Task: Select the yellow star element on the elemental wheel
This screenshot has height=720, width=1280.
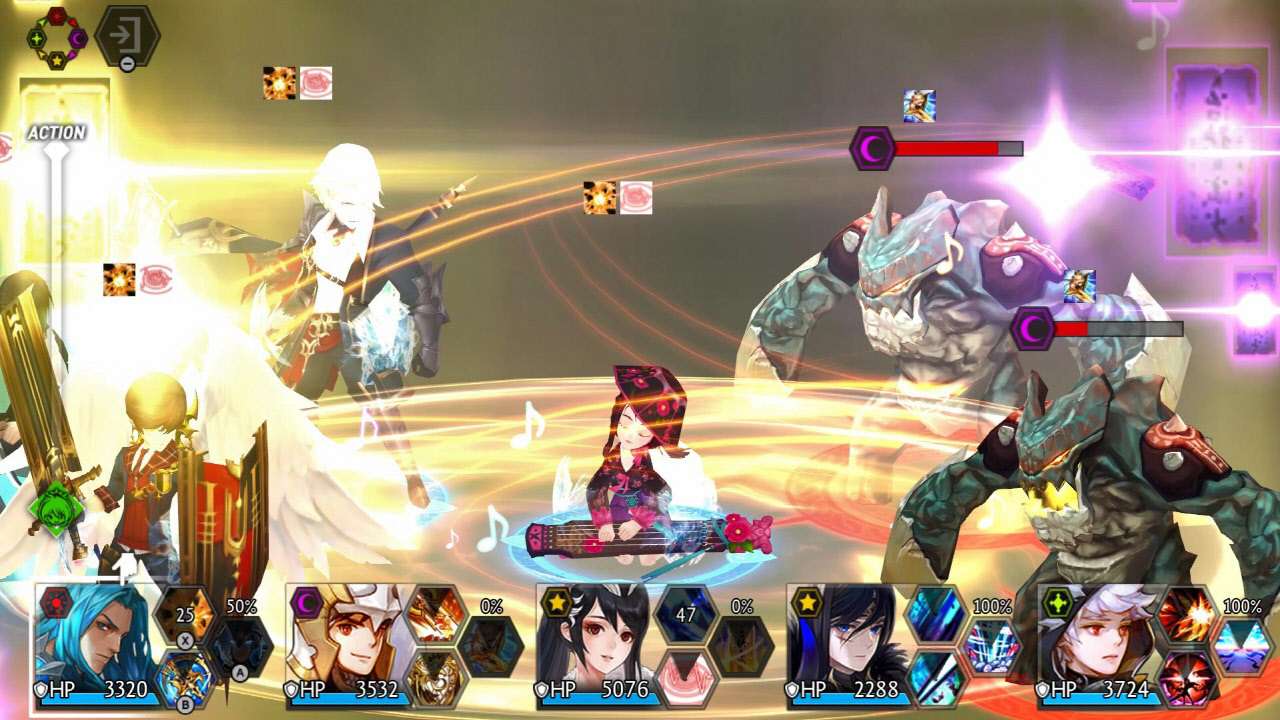Action: [57, 62]
